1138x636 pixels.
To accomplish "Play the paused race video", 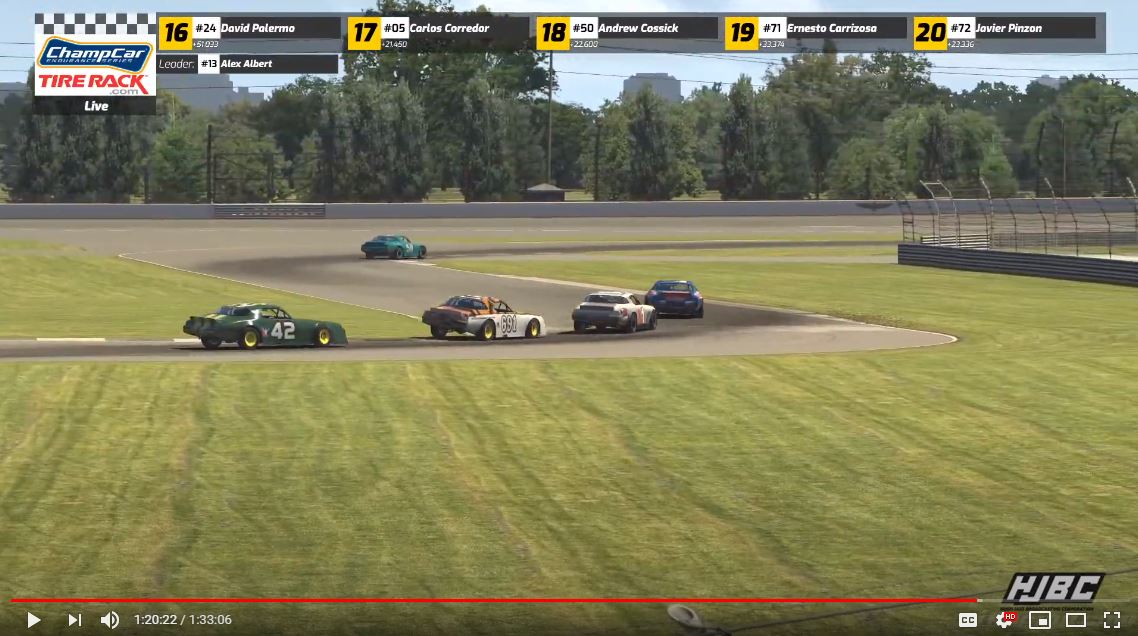I will click(33, 620).
